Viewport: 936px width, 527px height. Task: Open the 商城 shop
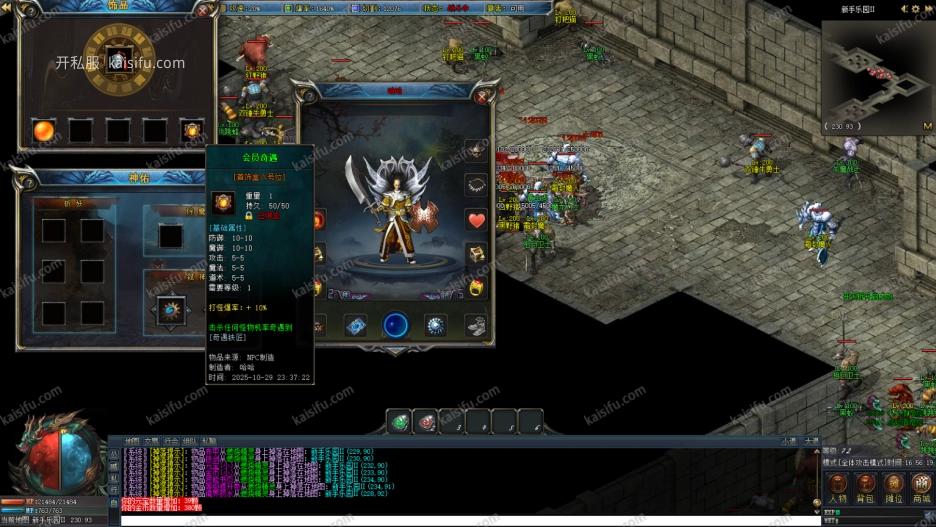click(x=921, y=485)
